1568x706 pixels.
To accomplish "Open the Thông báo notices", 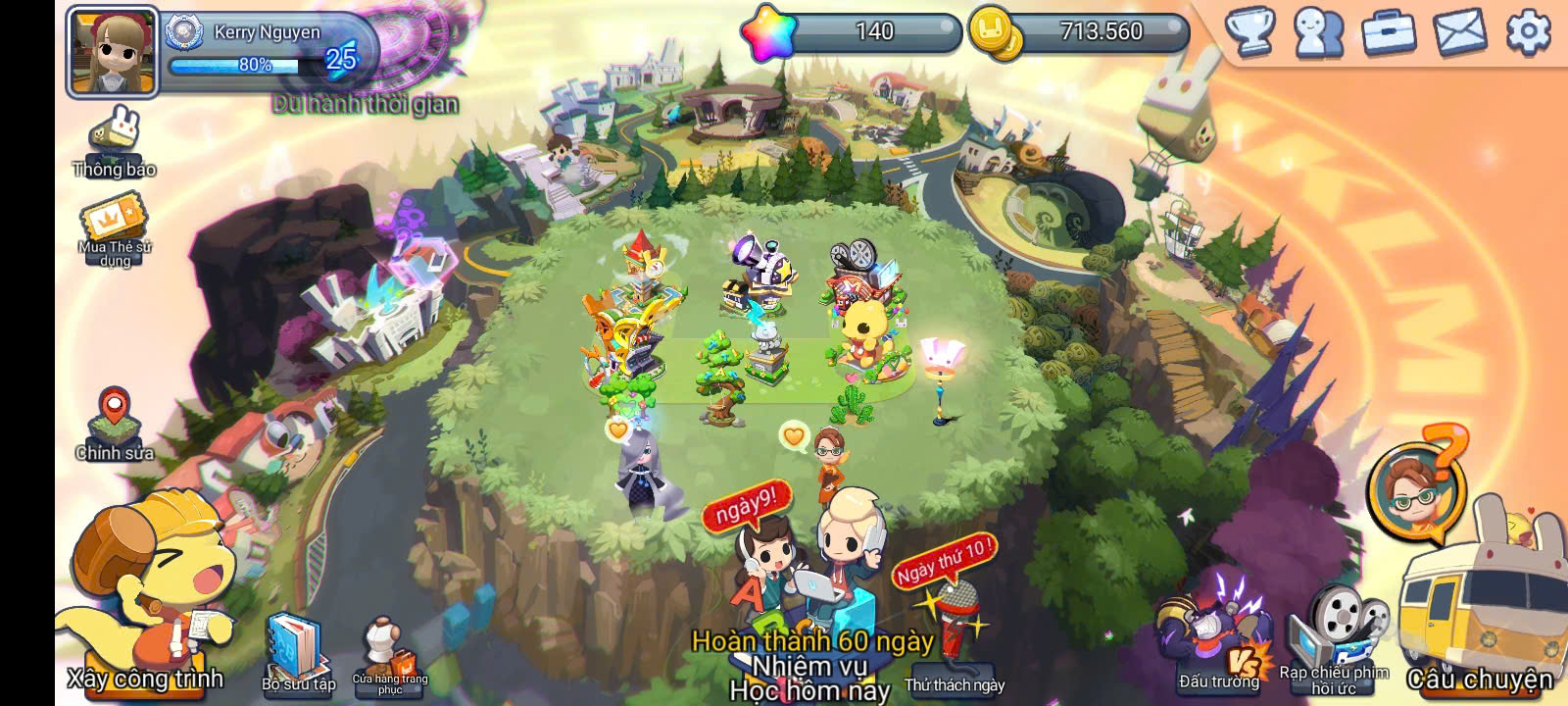I will tap(115, 144).
